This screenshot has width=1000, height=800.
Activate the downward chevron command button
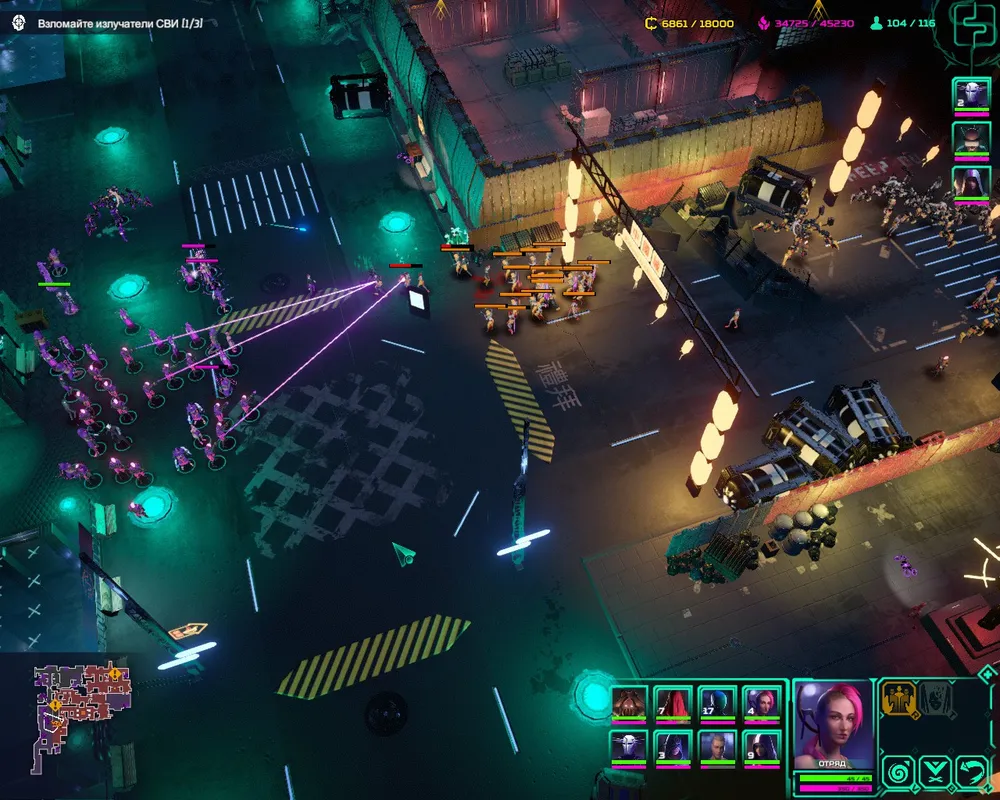[936, 770]
